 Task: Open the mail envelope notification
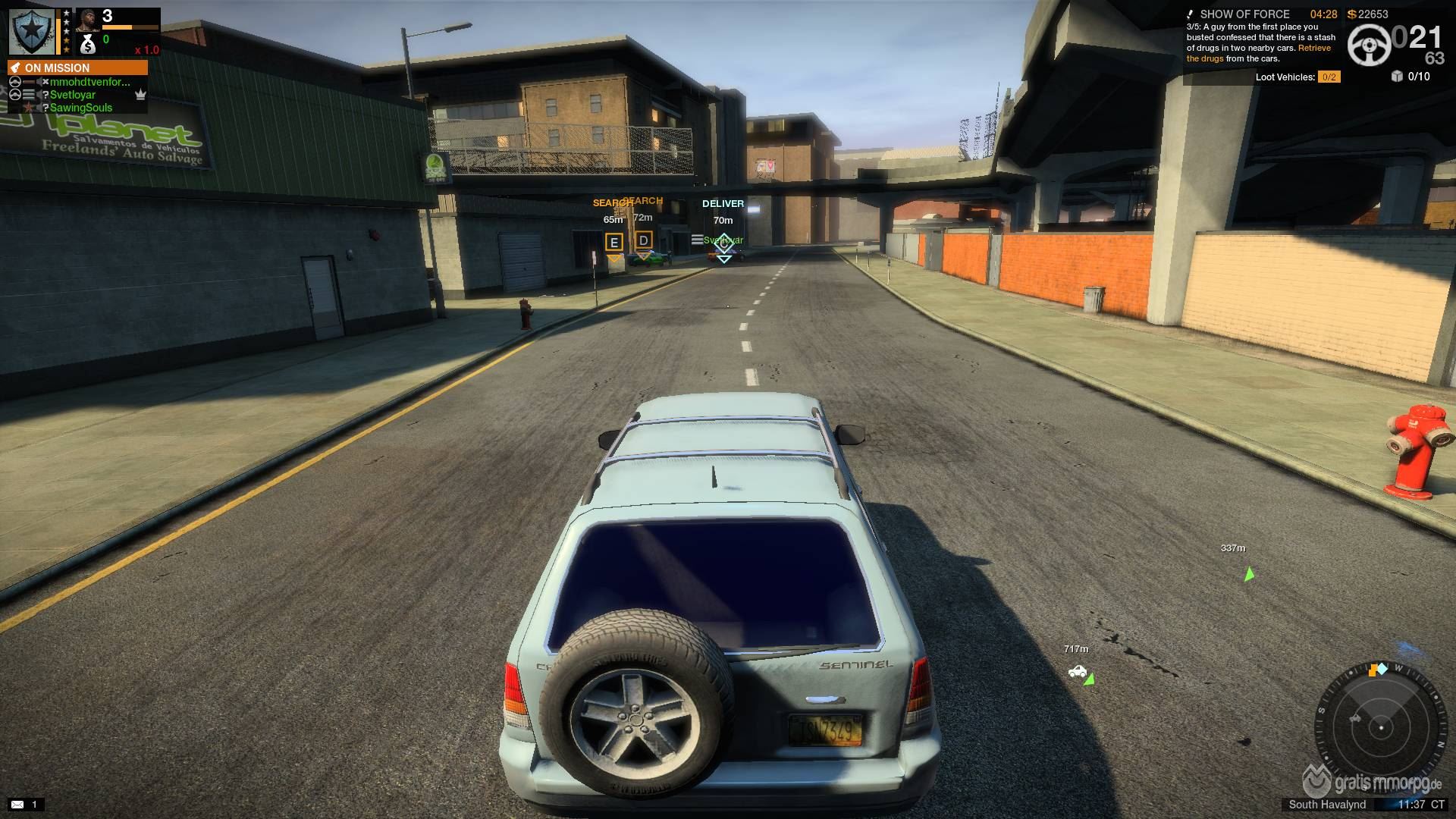pos(17,804)
